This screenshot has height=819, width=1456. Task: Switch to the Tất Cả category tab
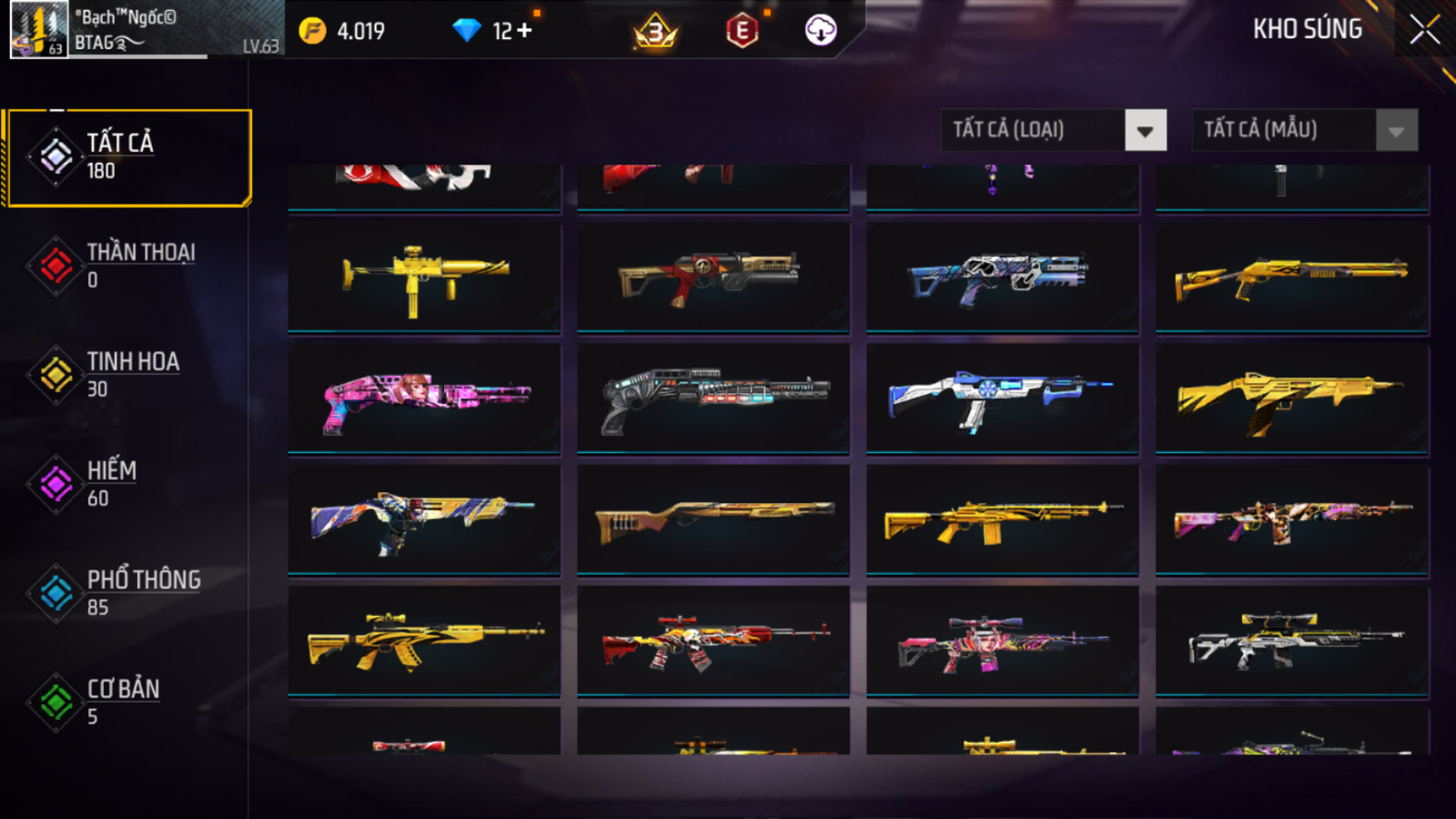click(129, 157)
